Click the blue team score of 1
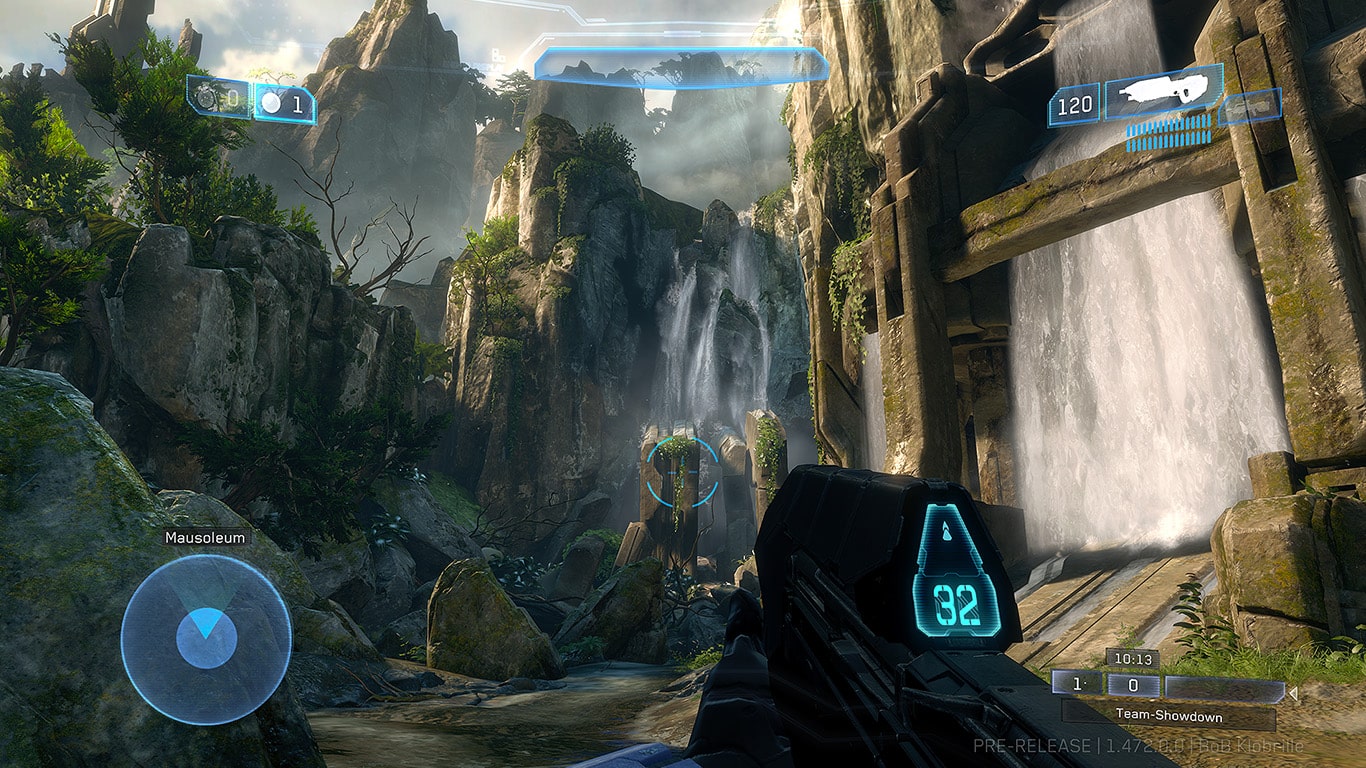1366x768 pixels. click(x=1077, y=683)
